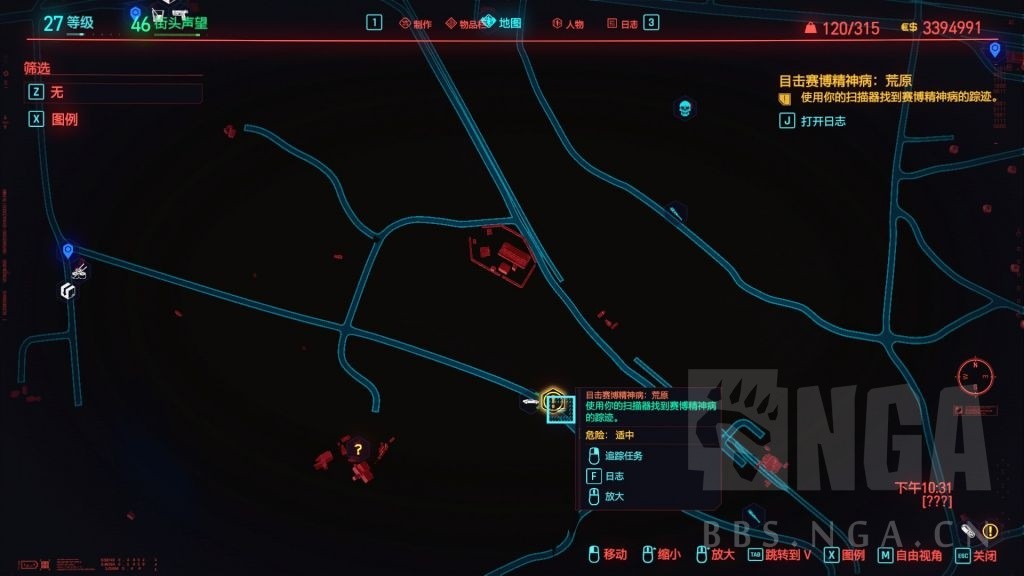Image resolution: width=1024 pixels, height=576 pixels.
Task: Click 放大 in the marker tooltip
Action: coord(614,496)
